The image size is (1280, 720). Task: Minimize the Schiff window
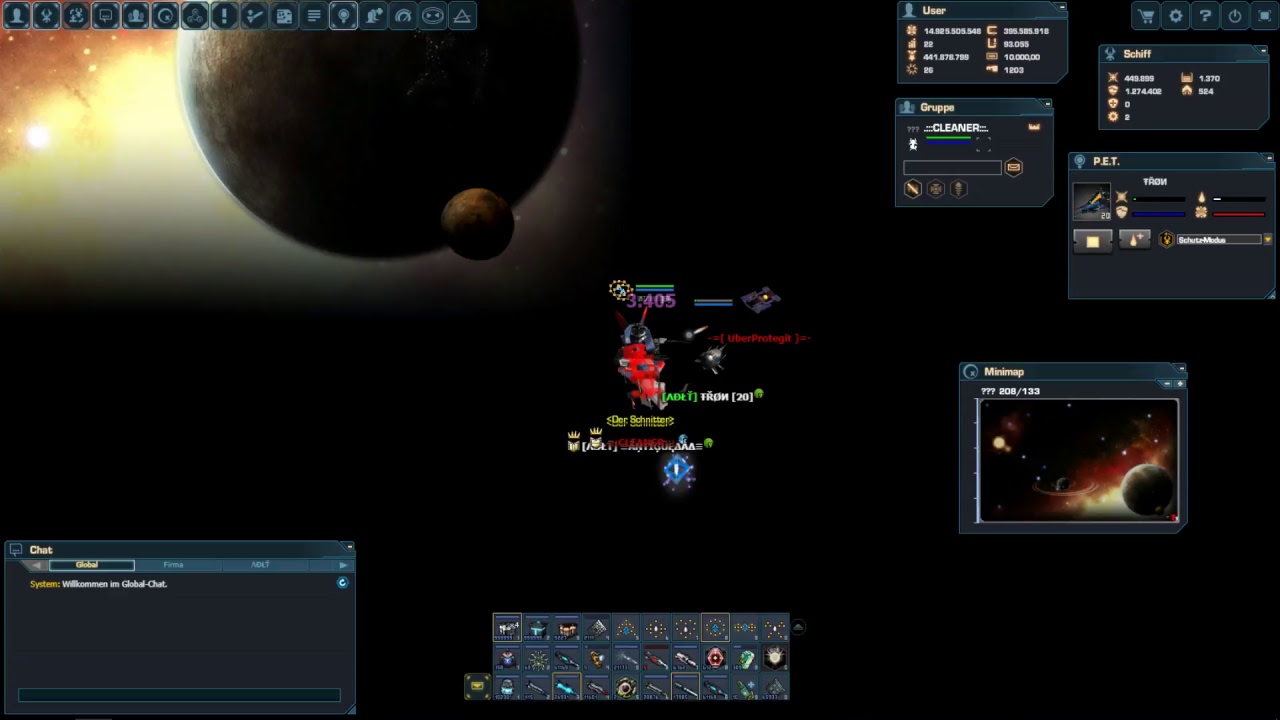pyautogui.click(x=1264, y=50)
